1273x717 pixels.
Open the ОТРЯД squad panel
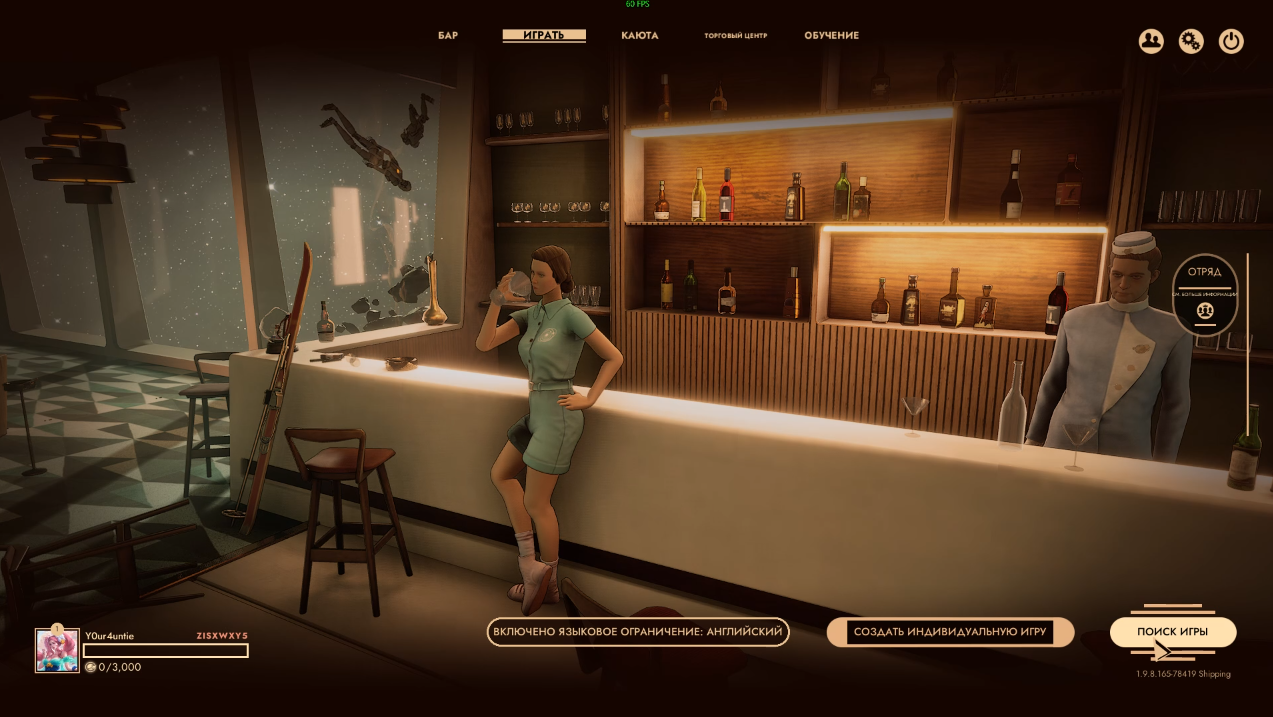coord(1205,293)
